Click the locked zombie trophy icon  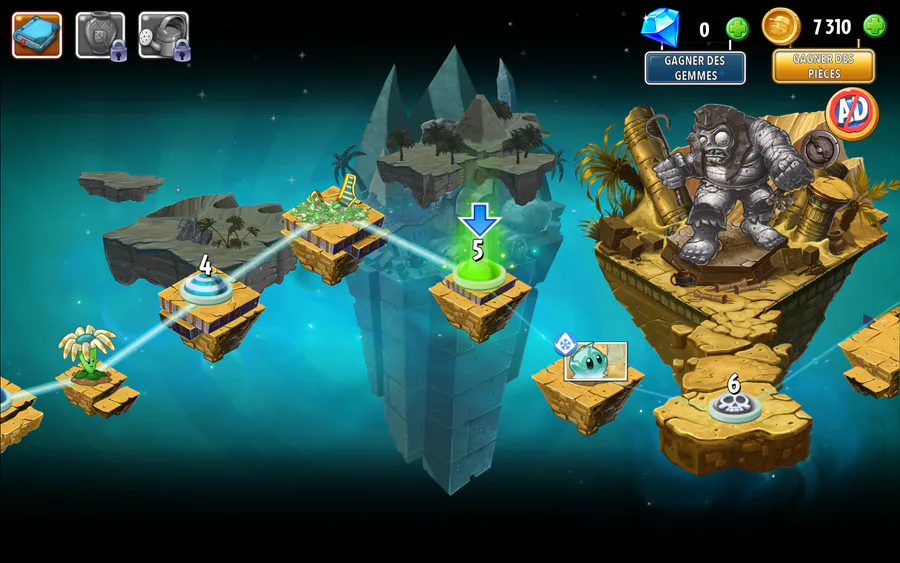pyautogui.click(x=100, y=35)
